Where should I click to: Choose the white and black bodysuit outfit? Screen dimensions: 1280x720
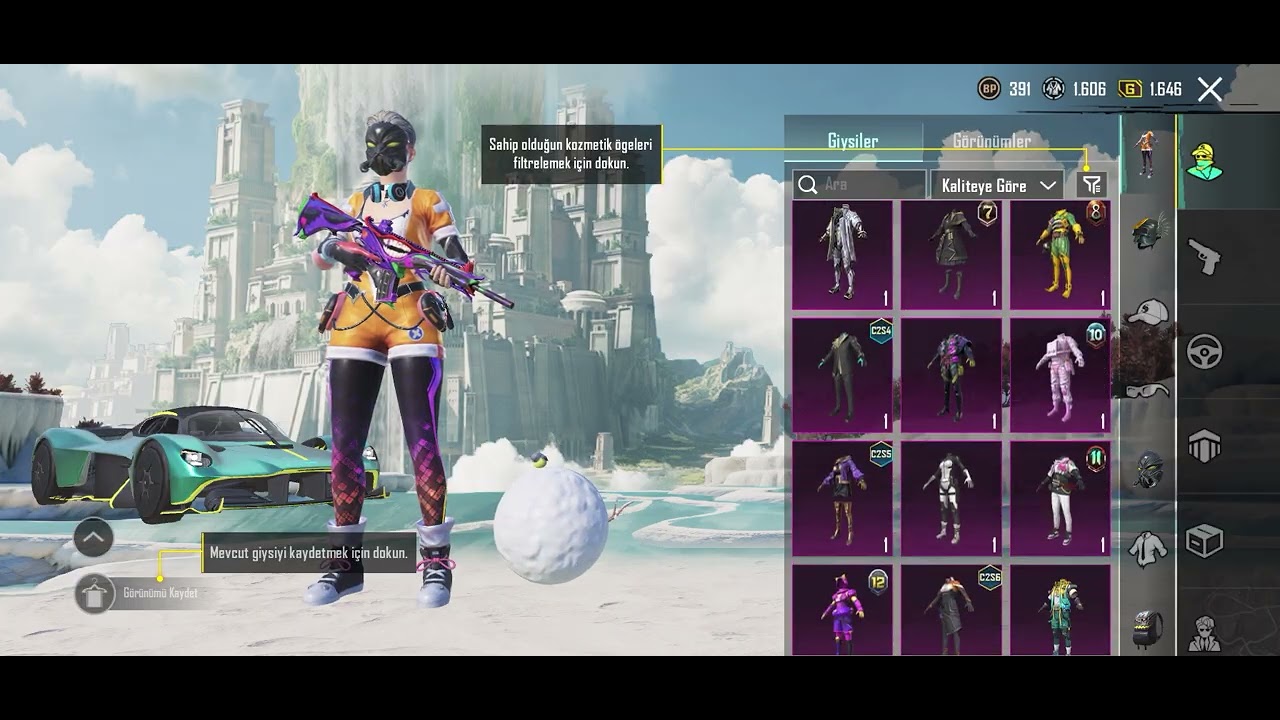(951, 497)
